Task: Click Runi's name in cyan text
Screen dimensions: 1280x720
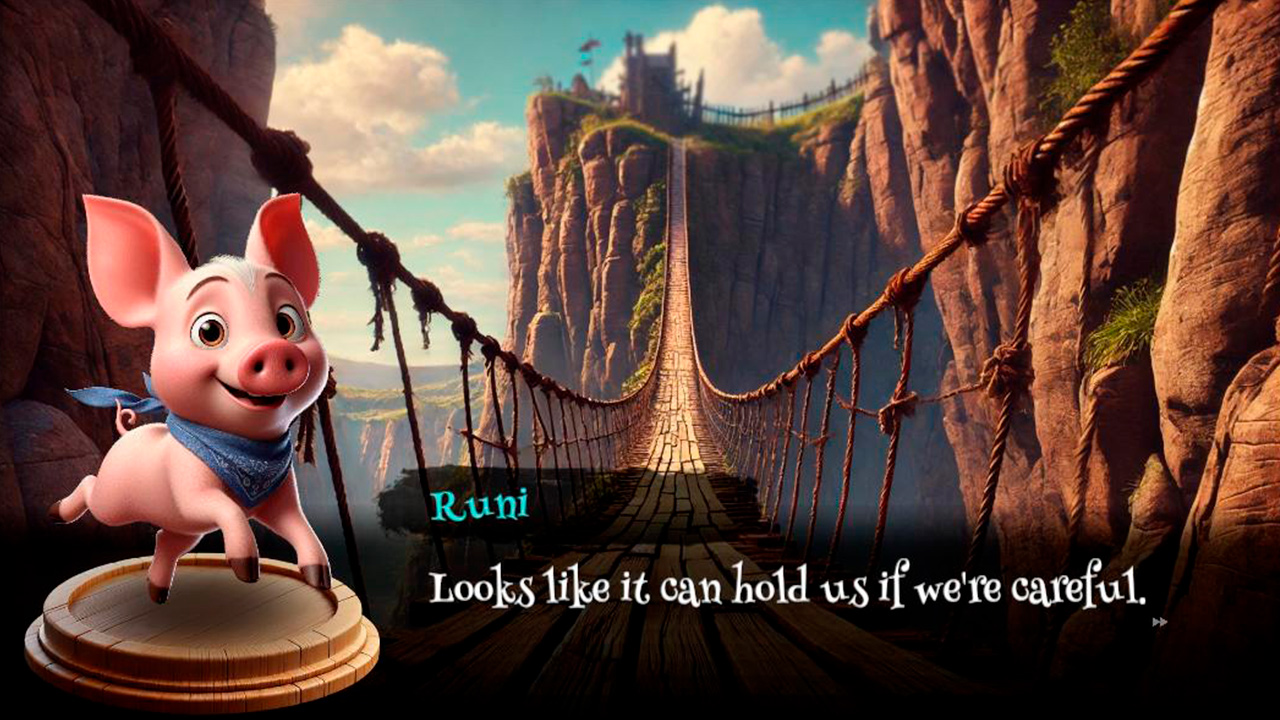Action: [482, 504]
